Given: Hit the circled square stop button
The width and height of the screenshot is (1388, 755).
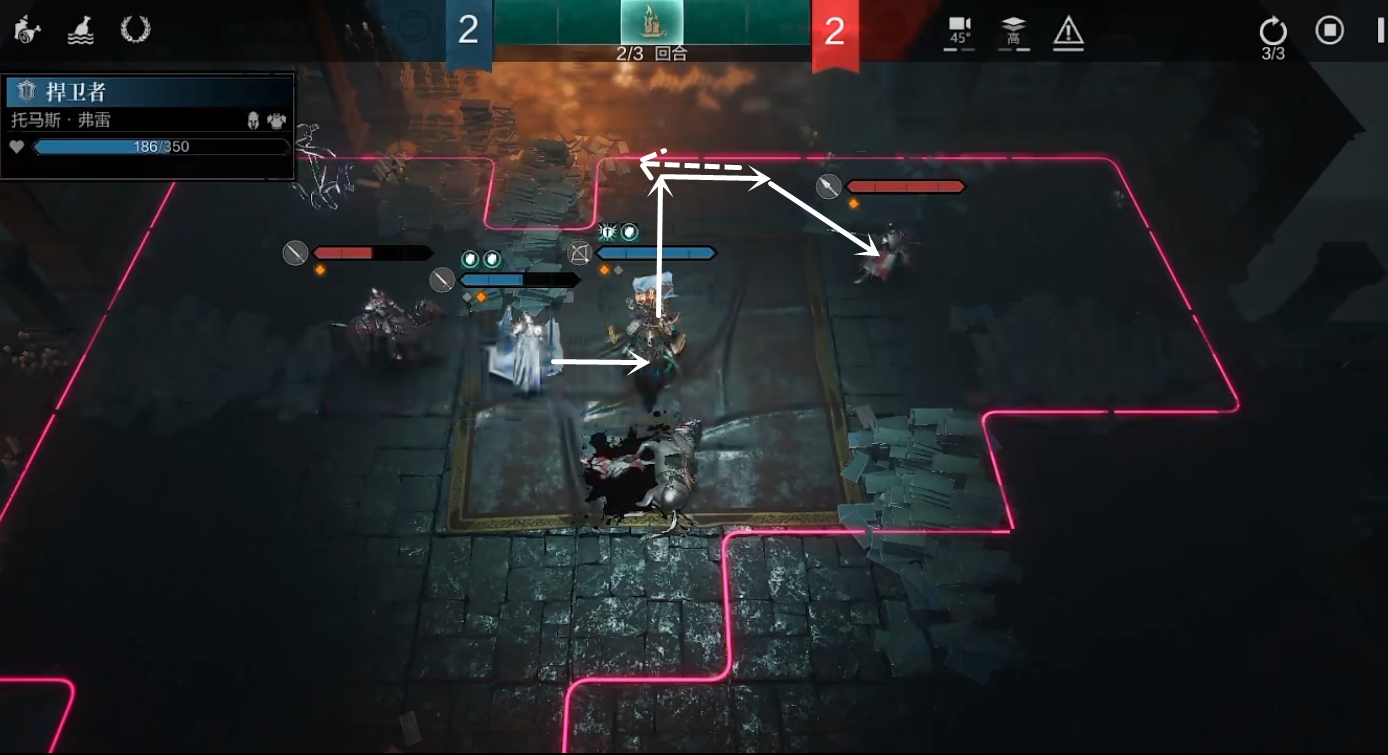Looking at the screenshot, I should [1329, 30].
